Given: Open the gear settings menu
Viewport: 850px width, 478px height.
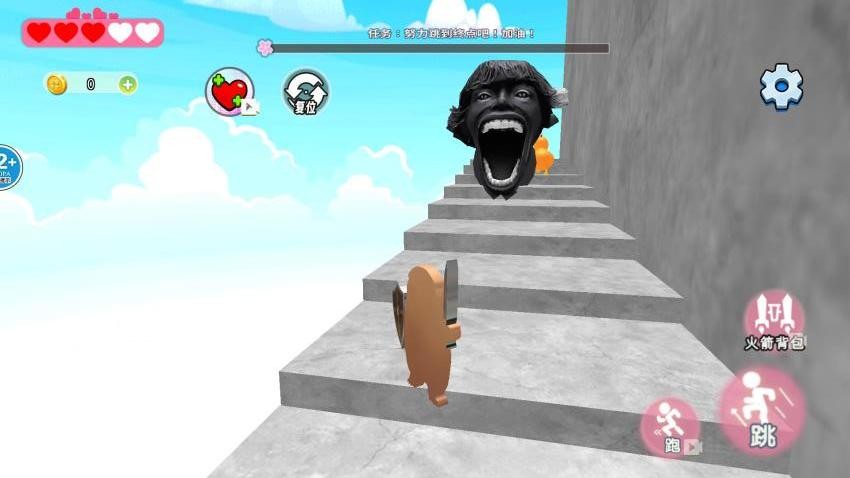Looking at the screenshot, I should pos(781,87).
